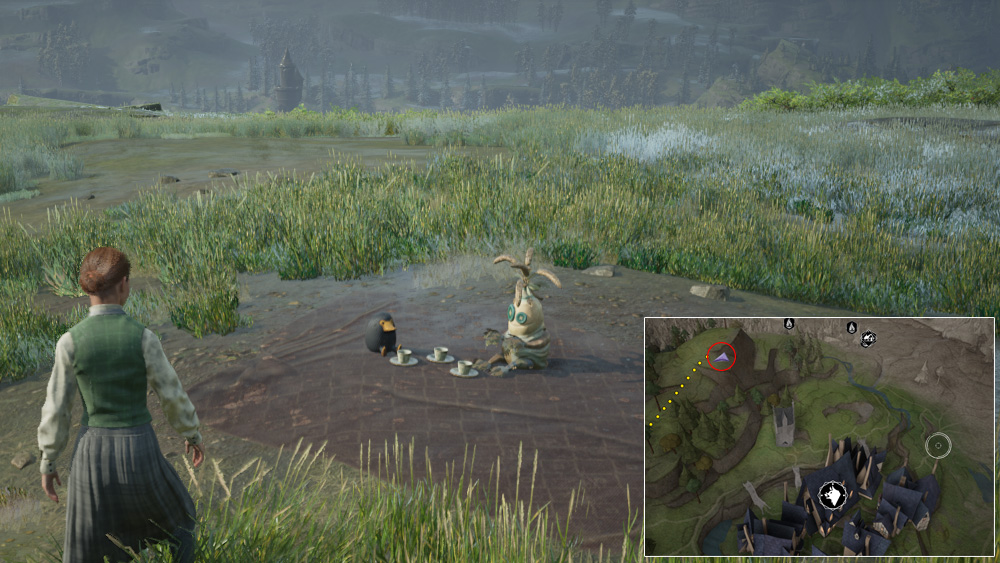Screen dimensions: 1000x563
Task: Click the white circular reticle on the map
Action: coord(937,445)
